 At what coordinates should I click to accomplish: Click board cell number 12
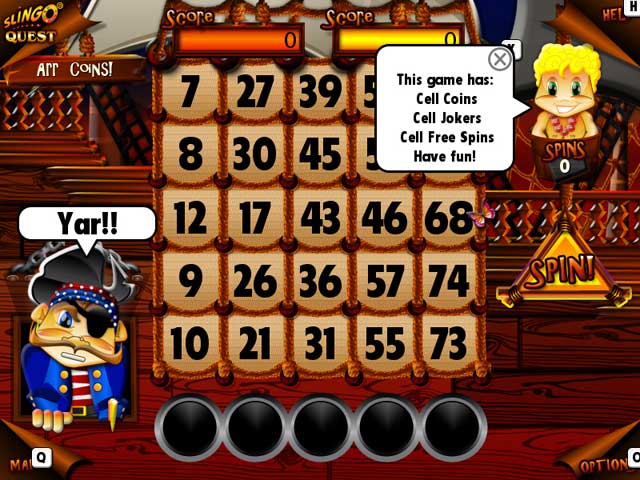[x=190, y=218]
